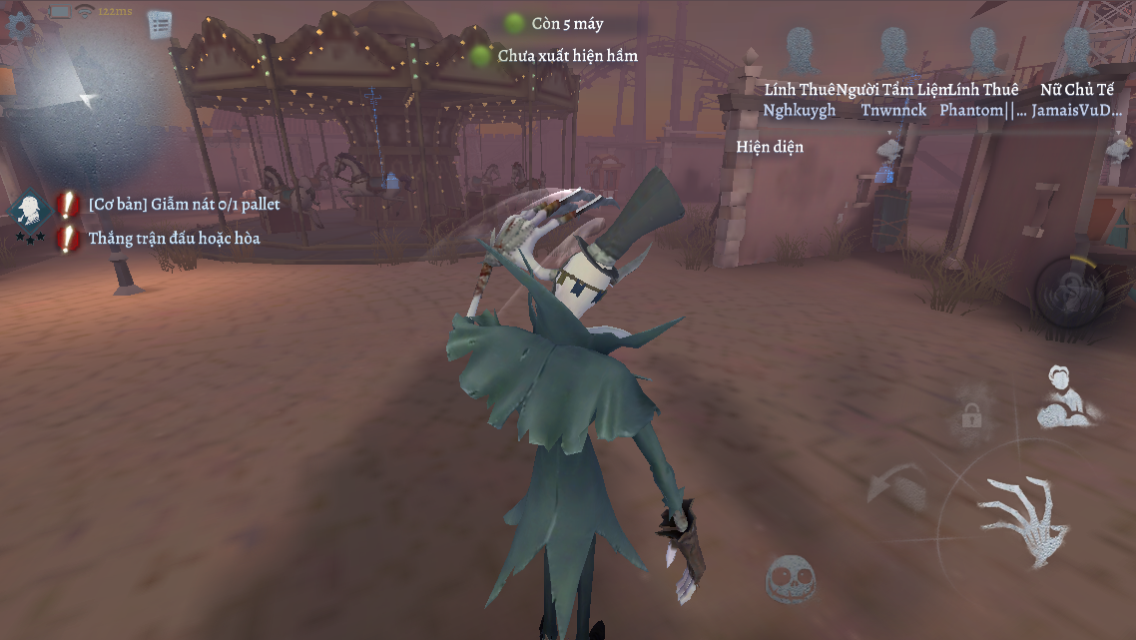The width and height of the screenshot is (1136, 640).
Task: Select survivor JamaisVuD's portrait
Action: (x=1076, y=49)
